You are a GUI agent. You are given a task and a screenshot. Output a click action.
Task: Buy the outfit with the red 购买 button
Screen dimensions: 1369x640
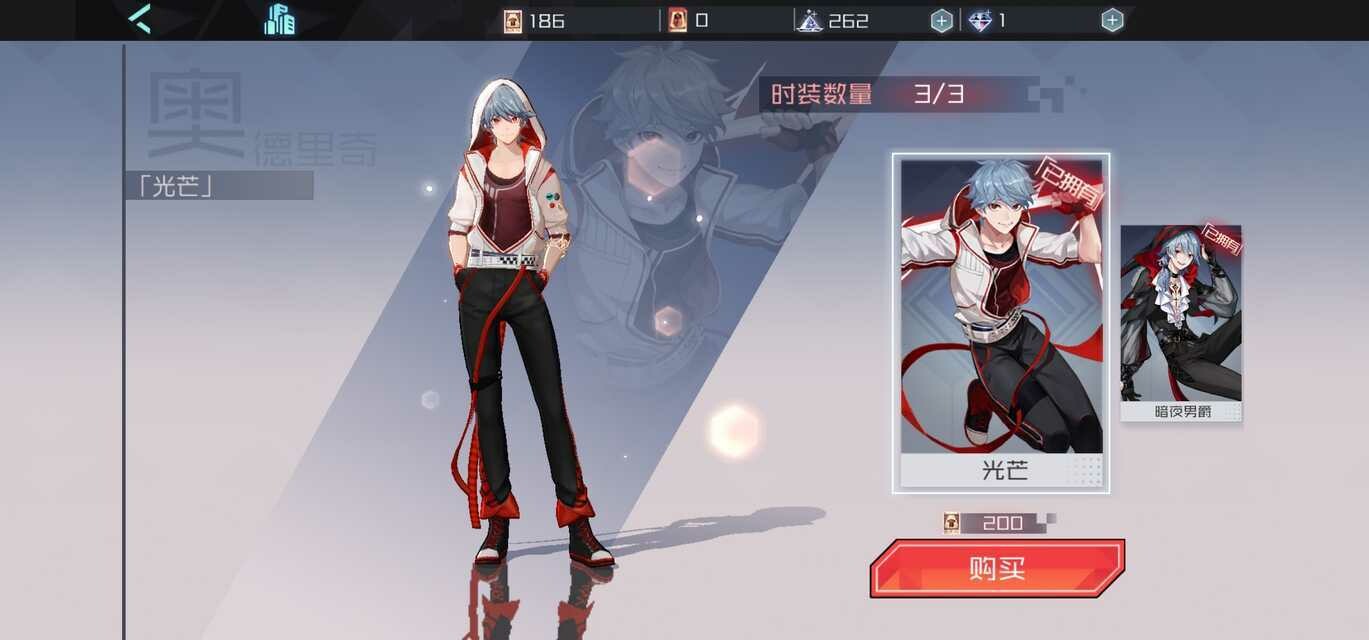(x=997, y=568)
